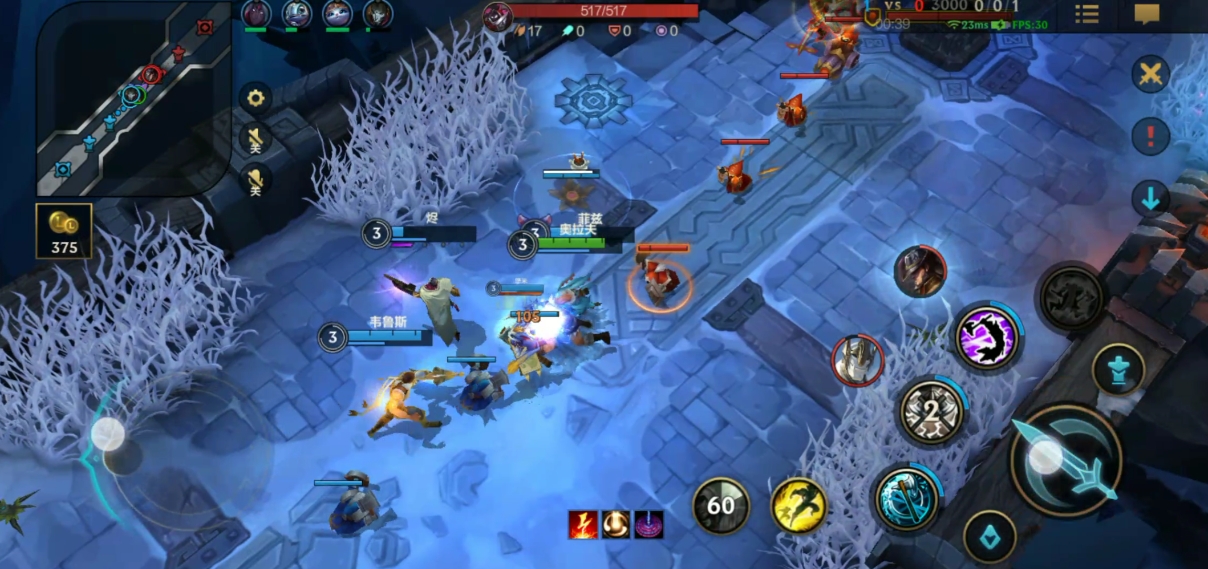Open the scoreboard list icon

click(1087, 14)
